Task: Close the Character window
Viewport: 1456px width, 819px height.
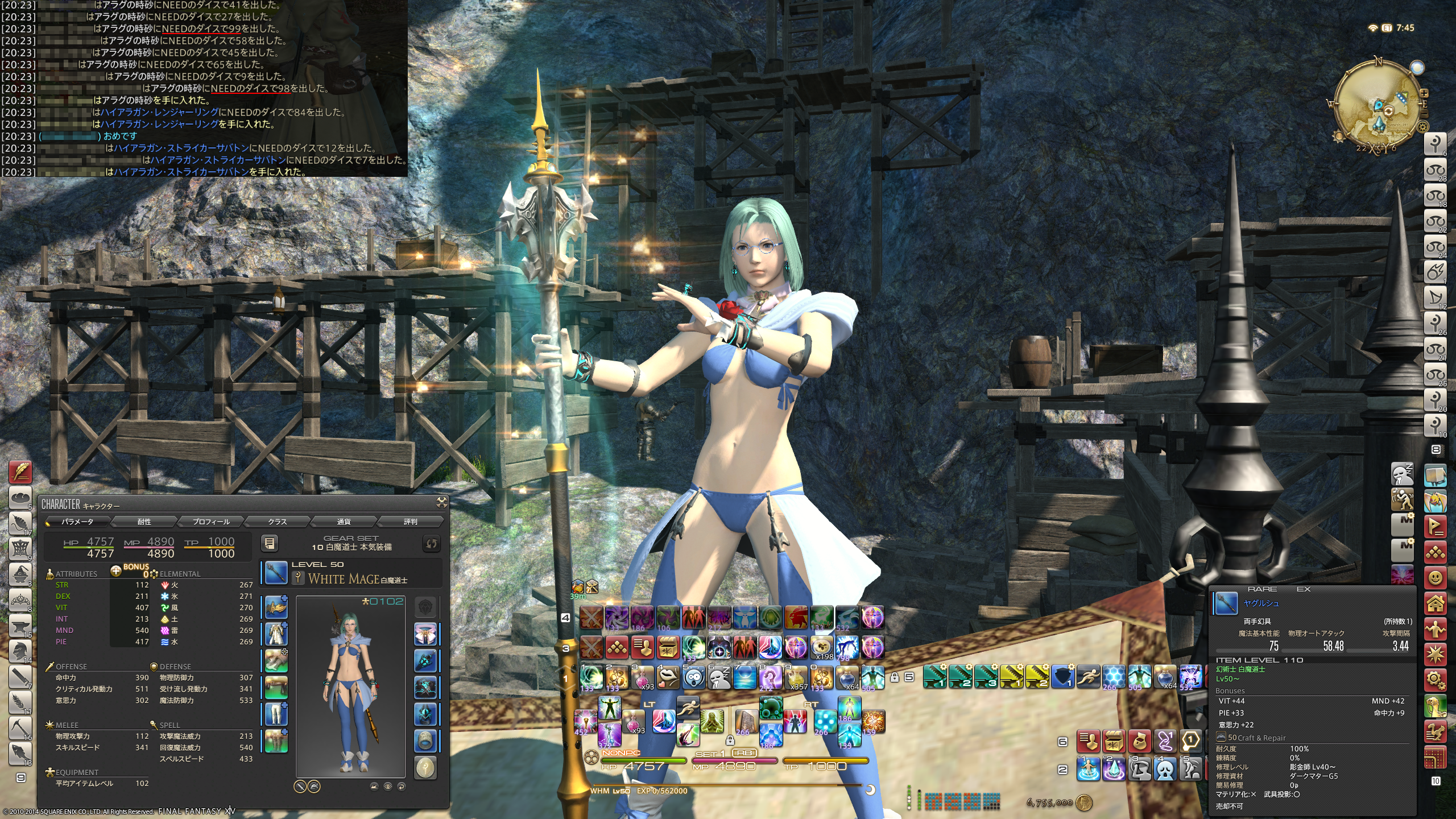Action: click(x=441, y=502)
